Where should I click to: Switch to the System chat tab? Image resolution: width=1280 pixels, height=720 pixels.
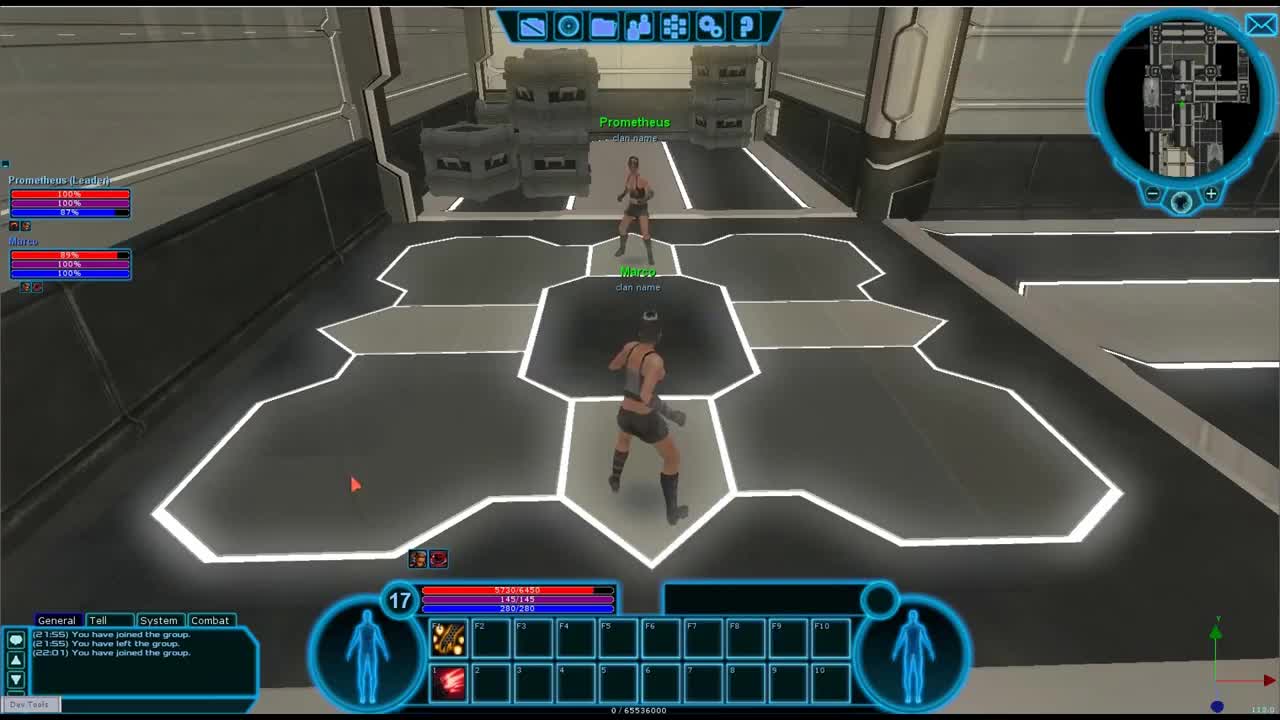tap(158, 620)
